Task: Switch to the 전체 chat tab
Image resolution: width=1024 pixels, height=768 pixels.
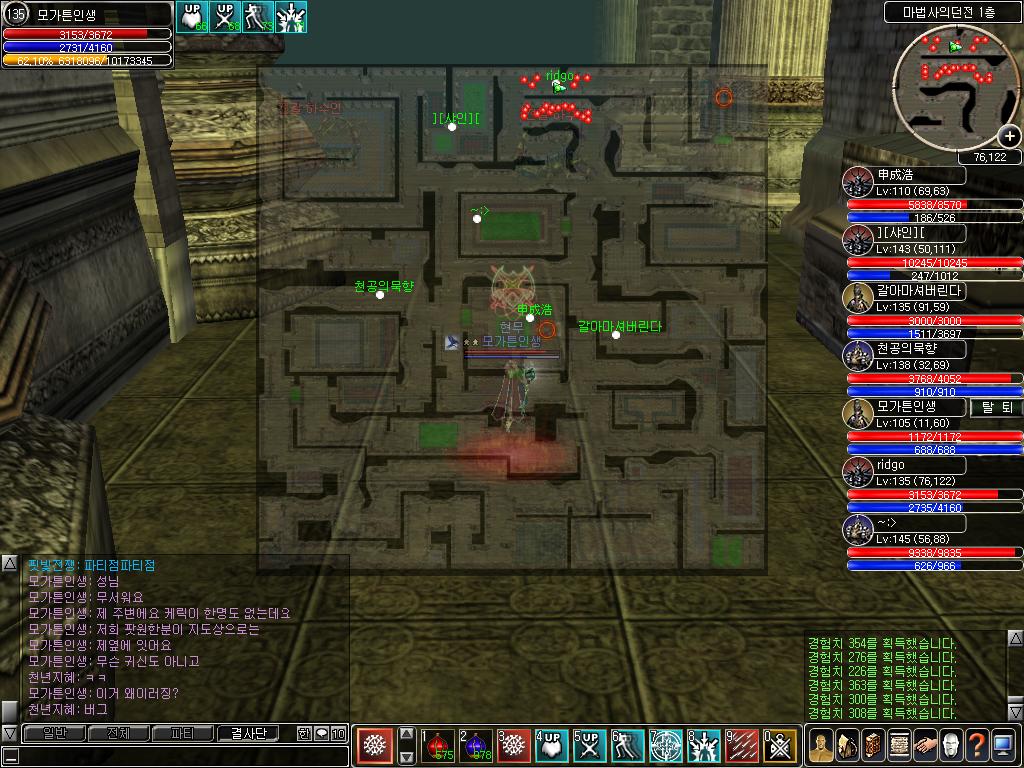Action: (x=118, y=733)
